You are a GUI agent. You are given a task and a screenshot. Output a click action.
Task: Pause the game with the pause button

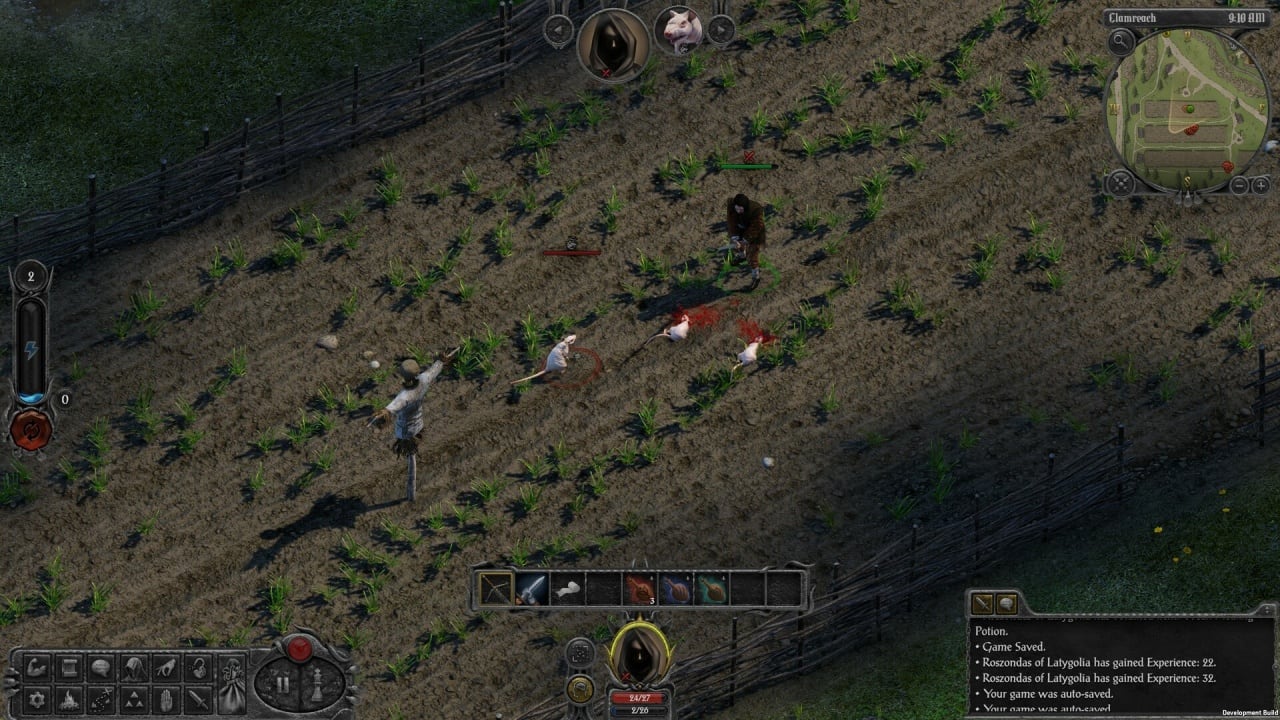coord(283,686)
